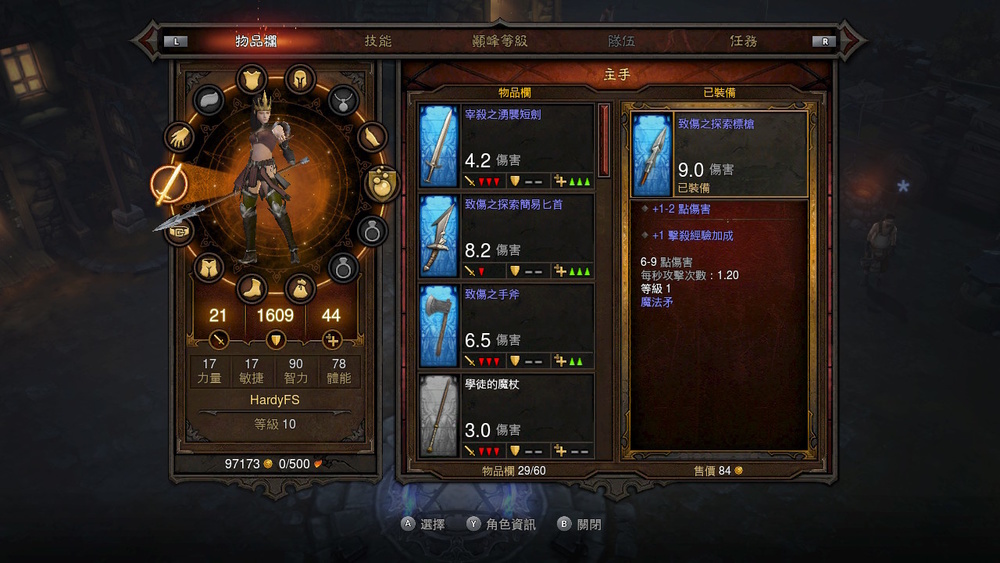This screenshot has width=1000, height=563.
Task: Open the off-hand orb slot
Action: coord(381,183)
